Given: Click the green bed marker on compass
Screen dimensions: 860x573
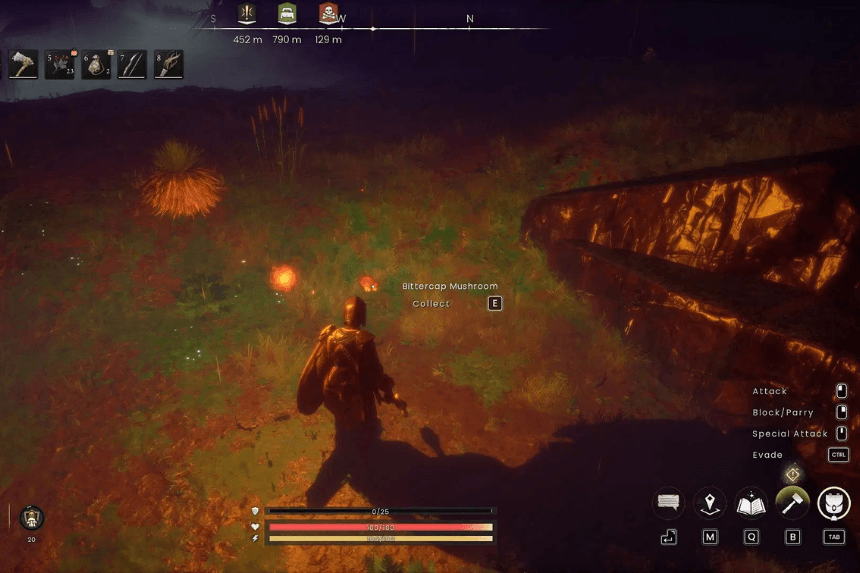Looking at the screenshot, I should pos(287,14).
